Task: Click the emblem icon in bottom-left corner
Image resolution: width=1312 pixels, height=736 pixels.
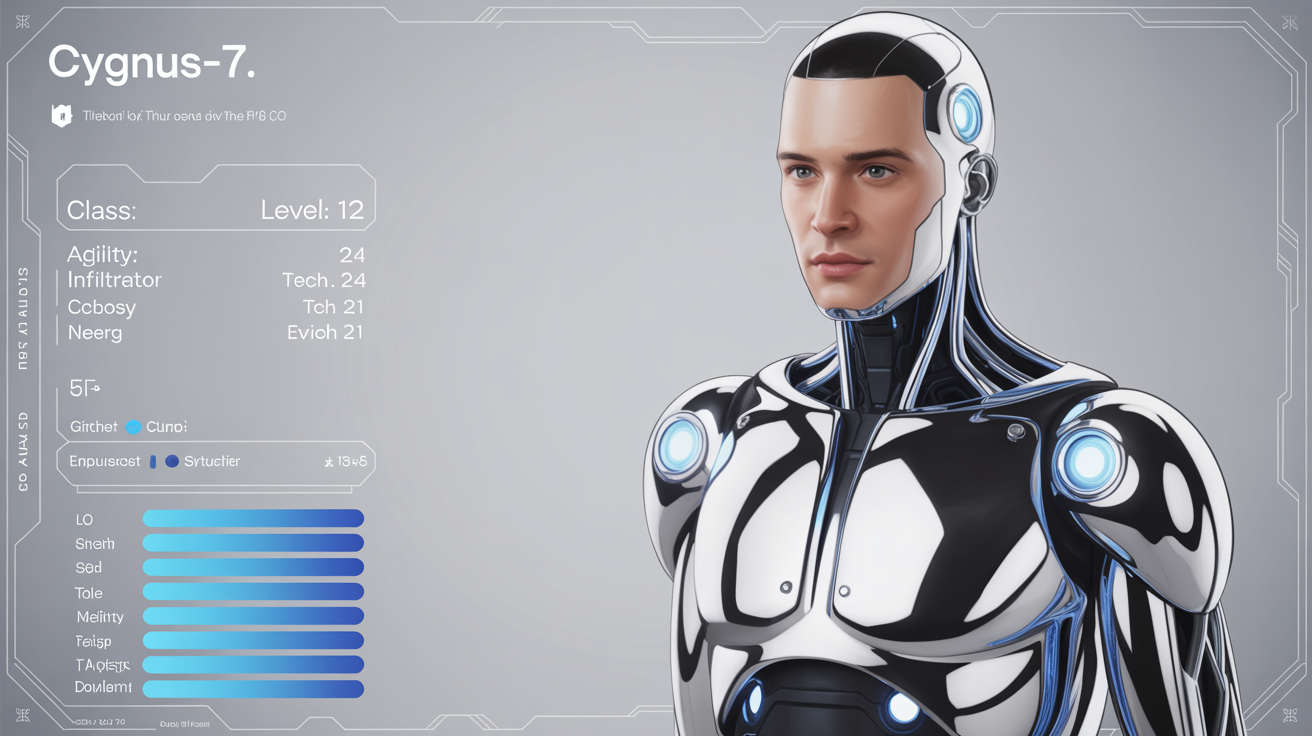Action: coord(22,714)
